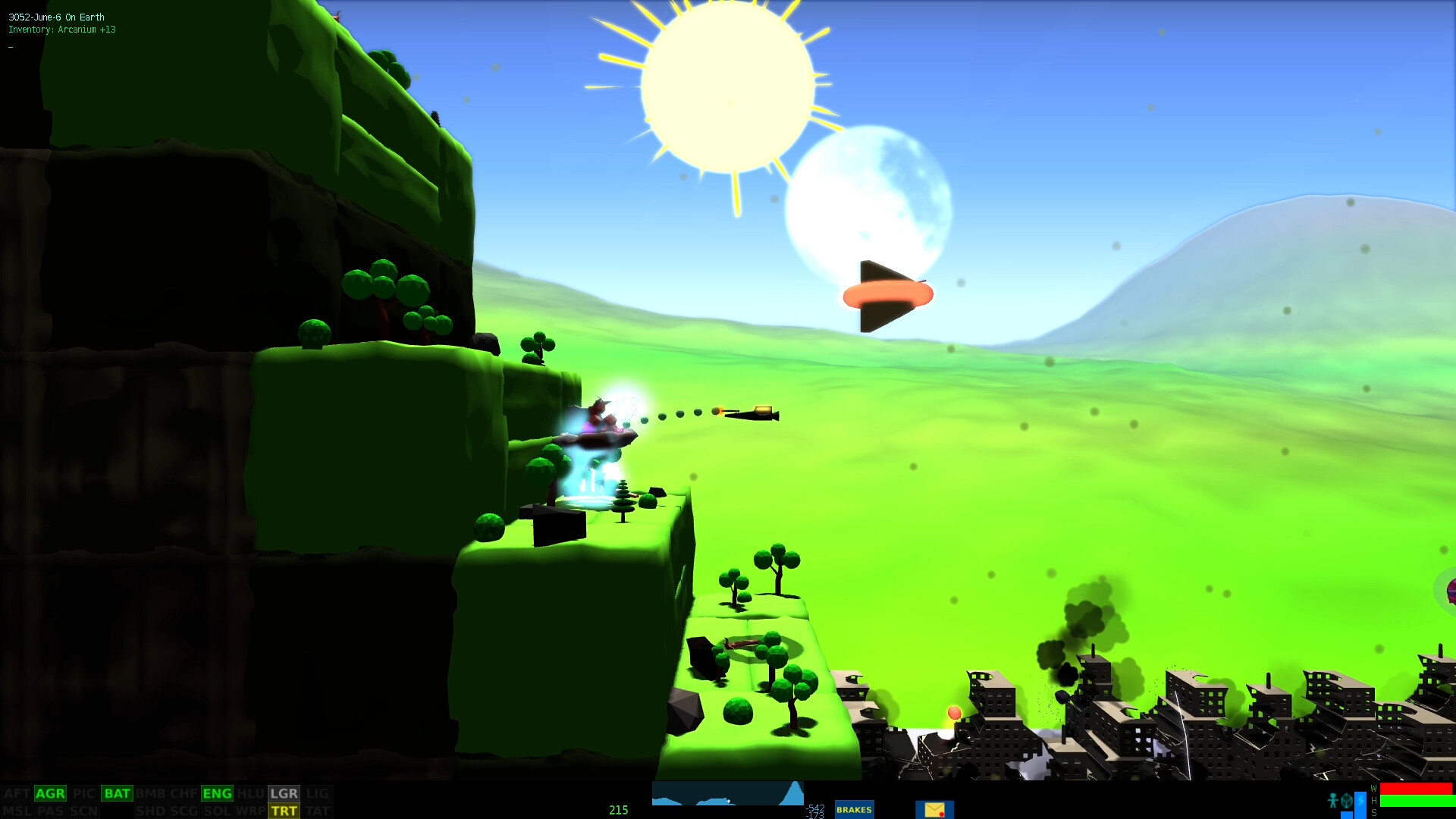Image resolution: width=1456 pixels, height=819 pixels.
Task: Click the red W weapon bar
Action: click(1416, 789)
